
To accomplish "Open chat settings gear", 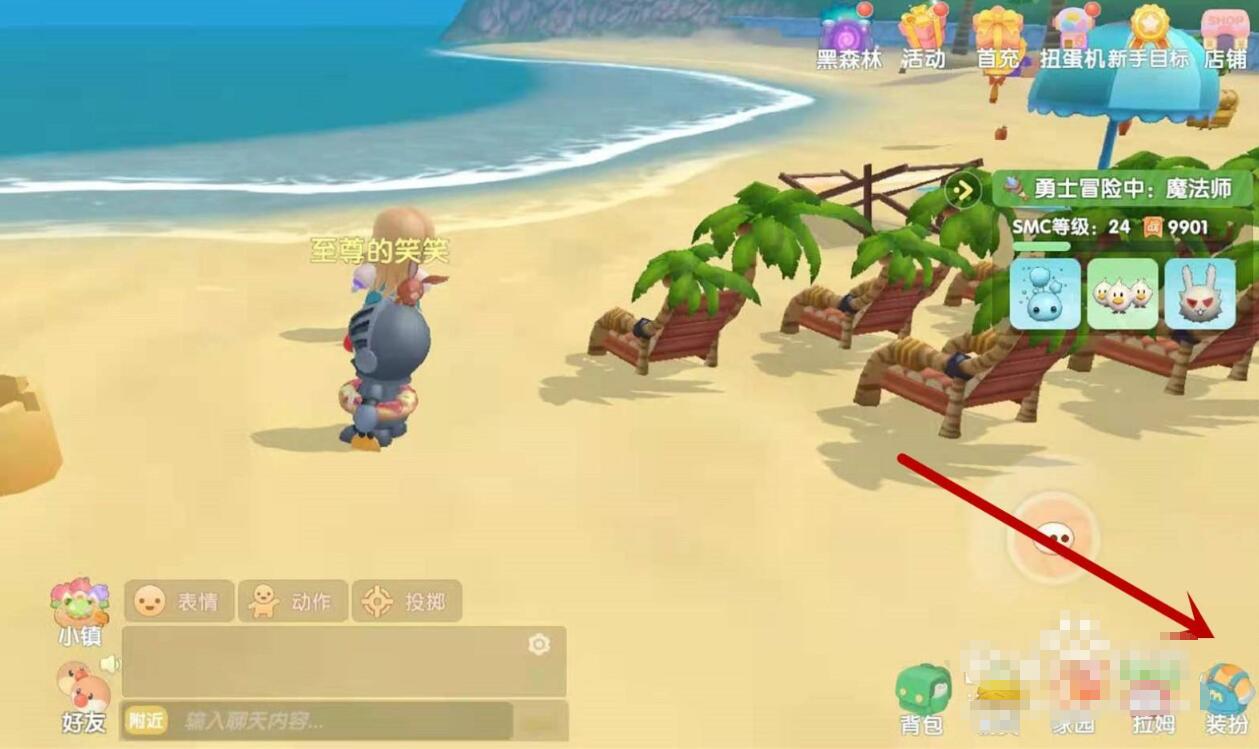I will click(539, 645).
